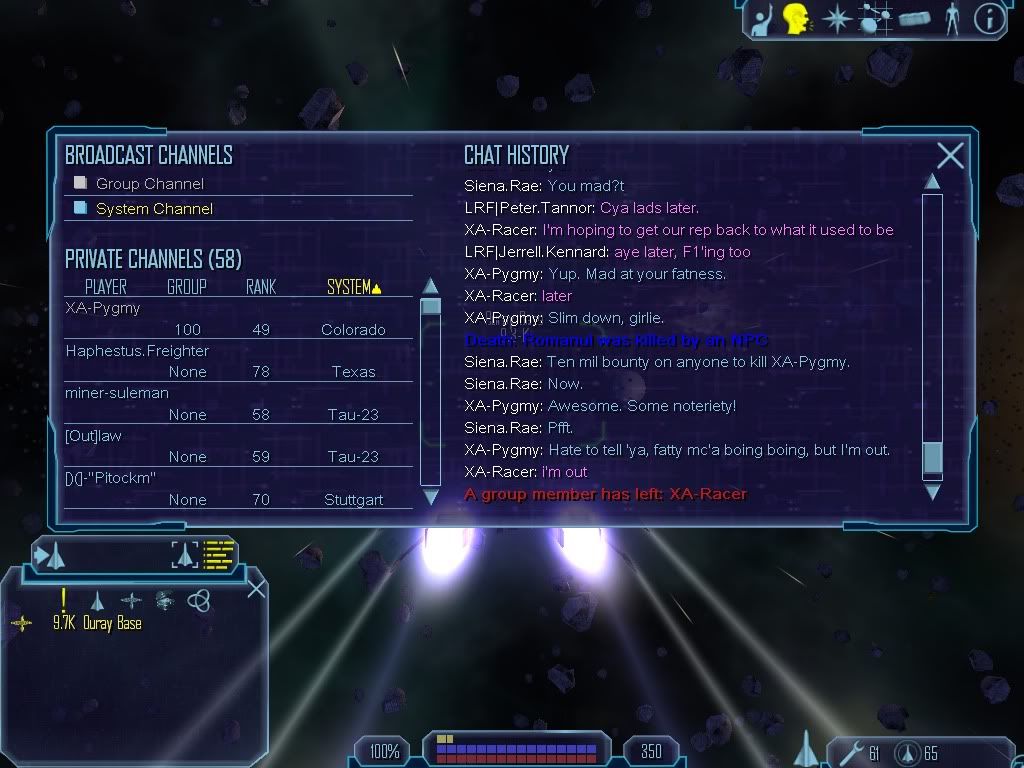This screenshot has height=768, width=1024.
Task: Select miner-suleman in the player list
Action: point(117,393)
